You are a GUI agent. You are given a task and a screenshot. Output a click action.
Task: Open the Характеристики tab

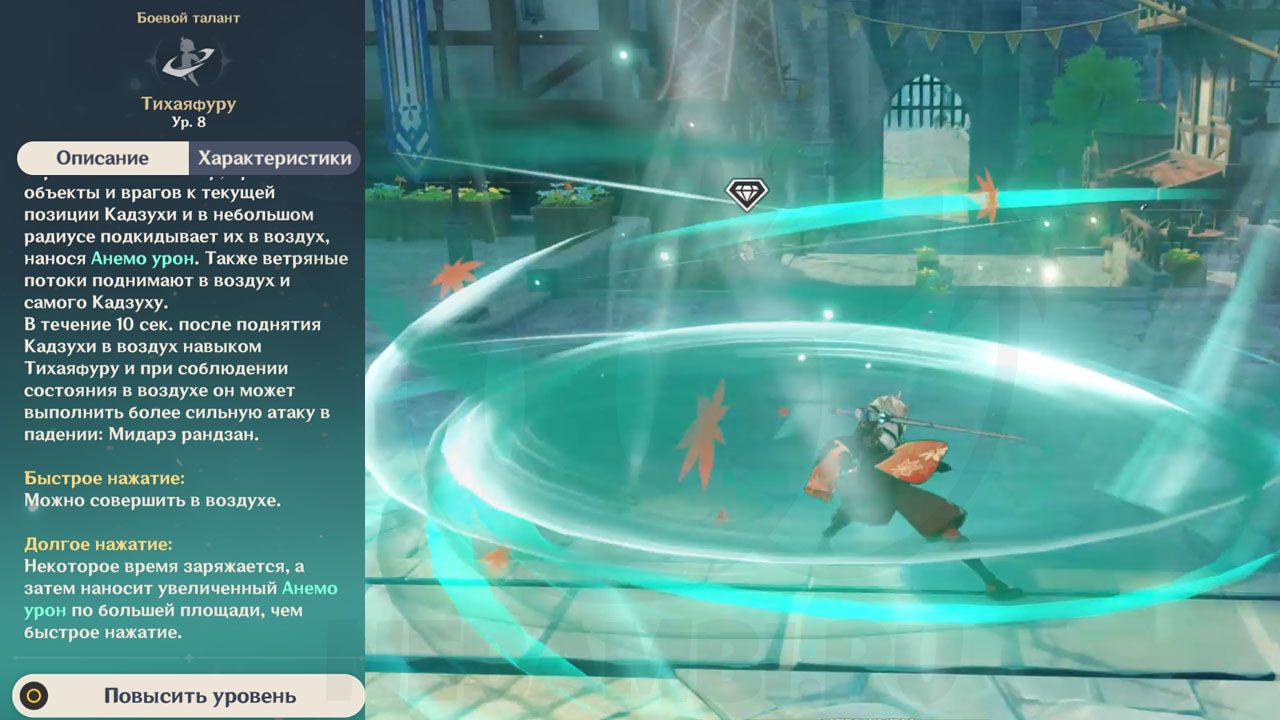pos(274,158)
